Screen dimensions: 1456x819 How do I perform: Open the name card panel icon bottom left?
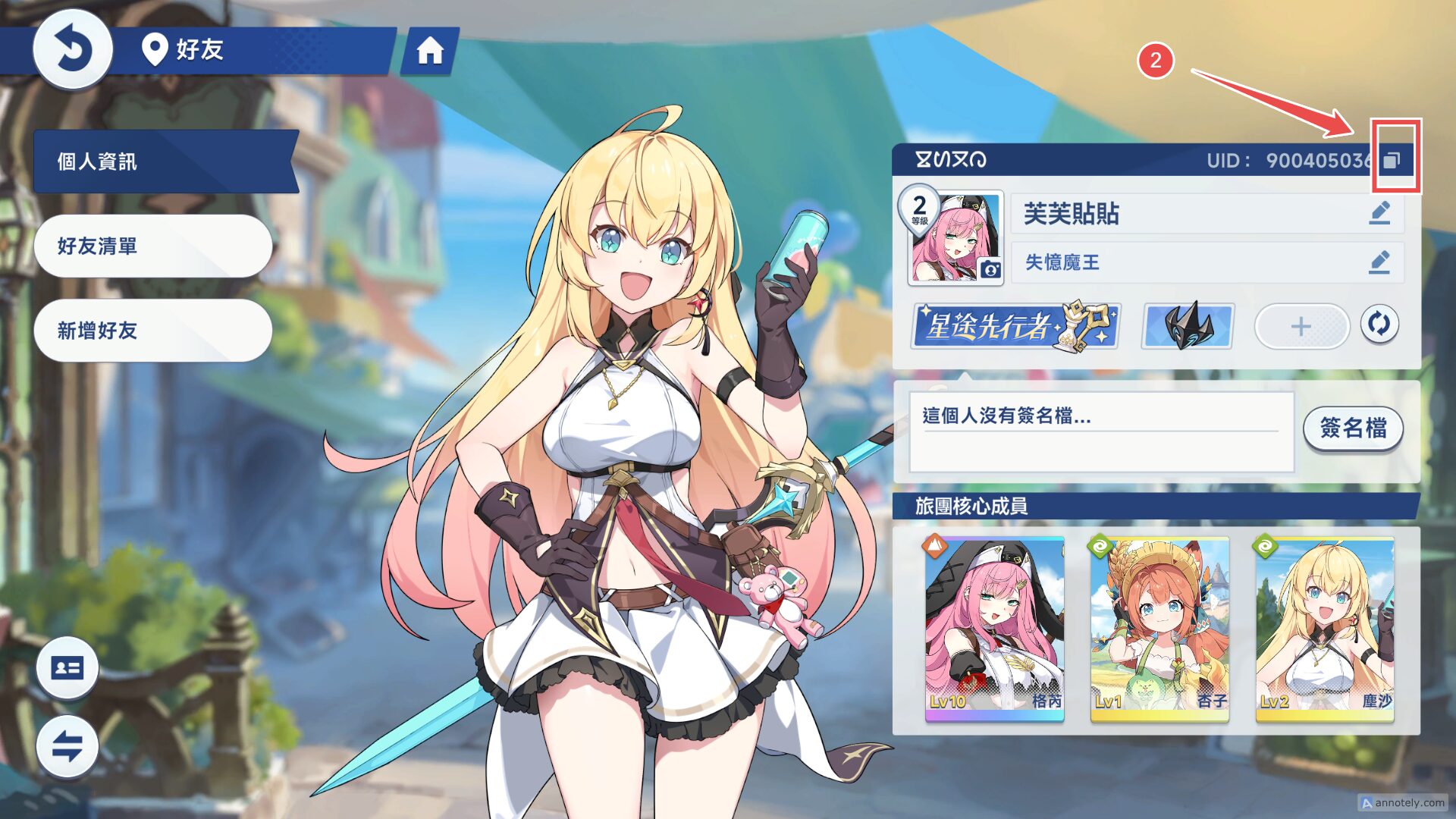coord(67,668)
